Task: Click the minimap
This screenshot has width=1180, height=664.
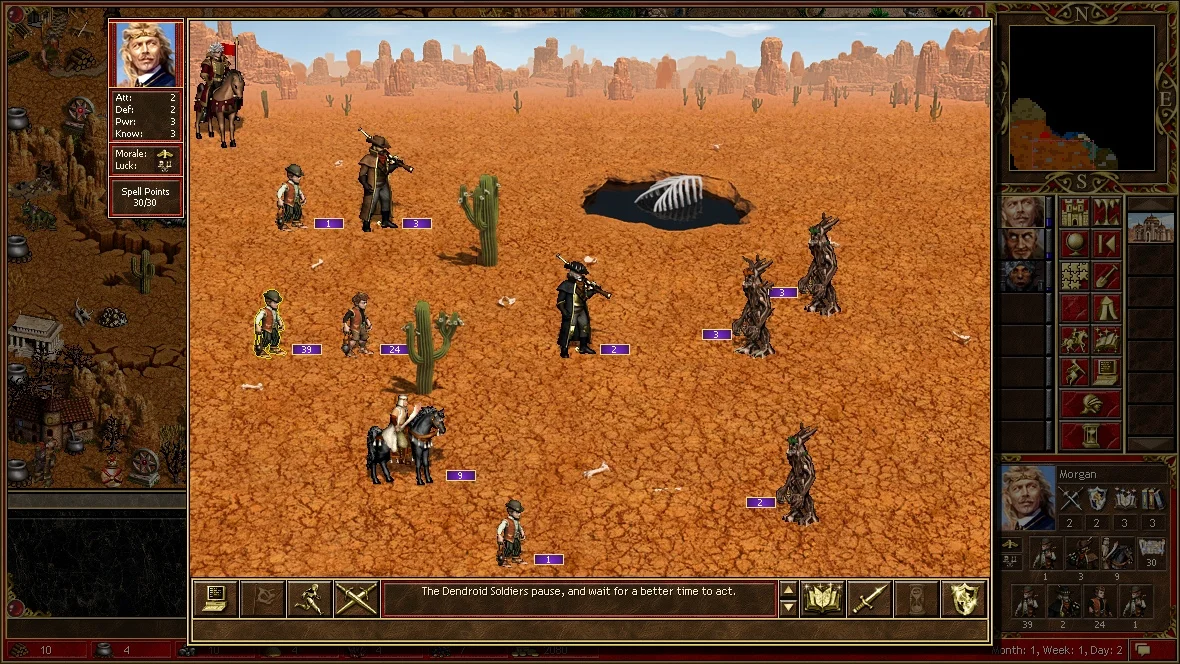Action: click(1081, 98)
